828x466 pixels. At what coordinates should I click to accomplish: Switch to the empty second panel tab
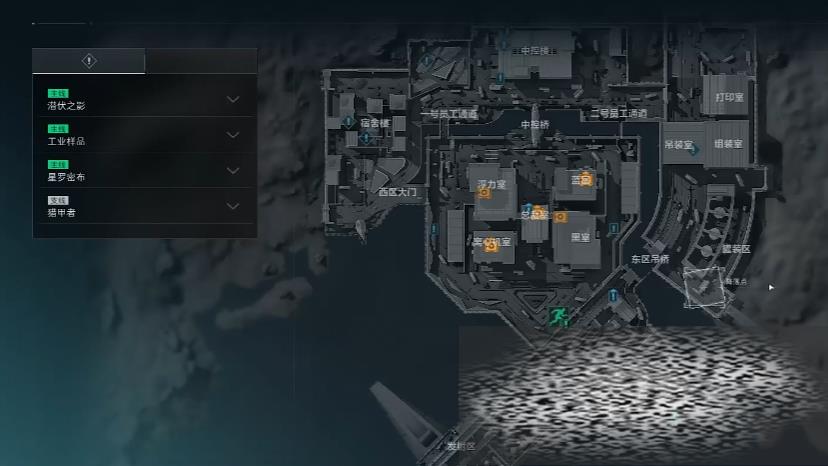[x=200, y=61]
